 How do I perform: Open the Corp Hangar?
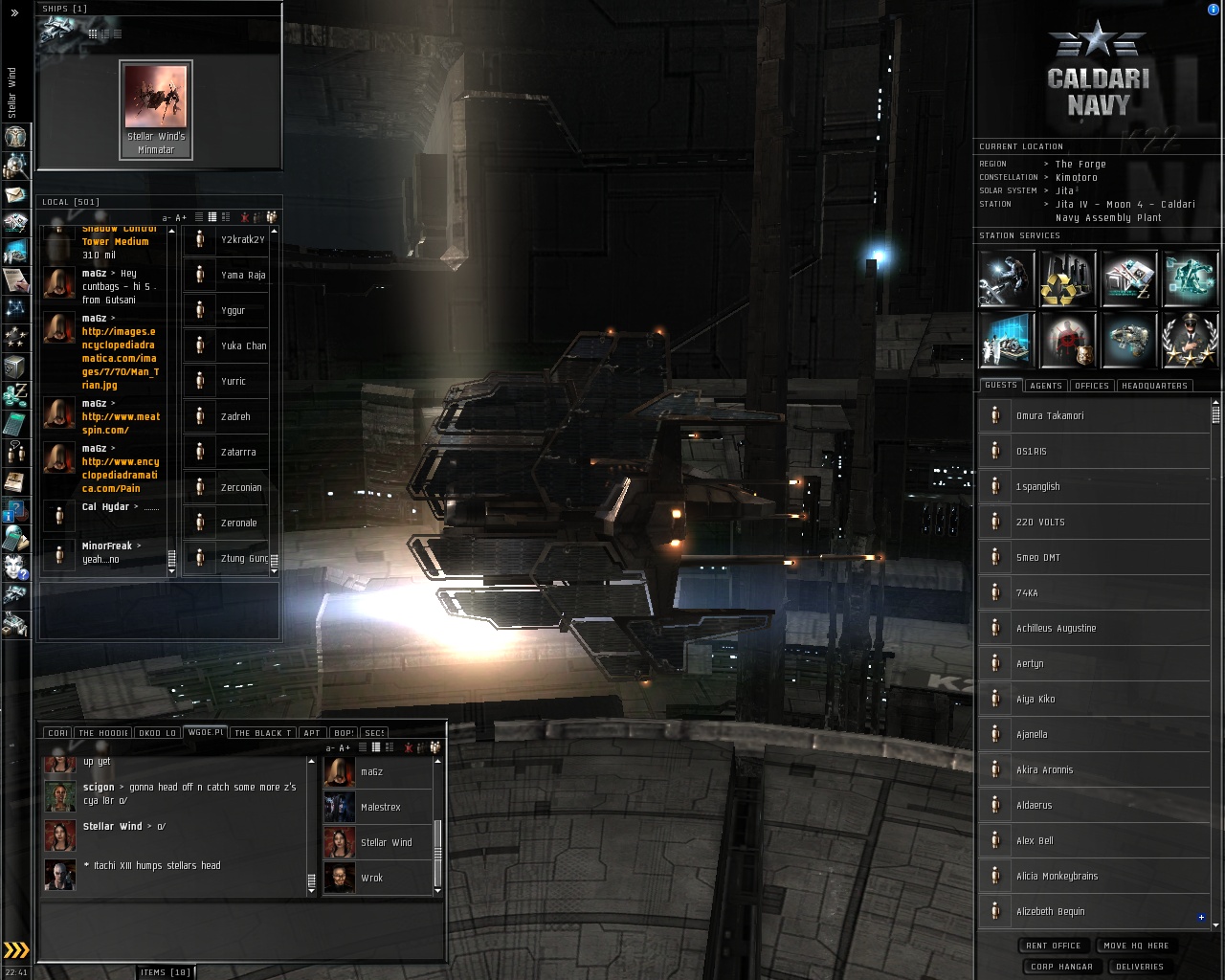[x=1061, y=967]
